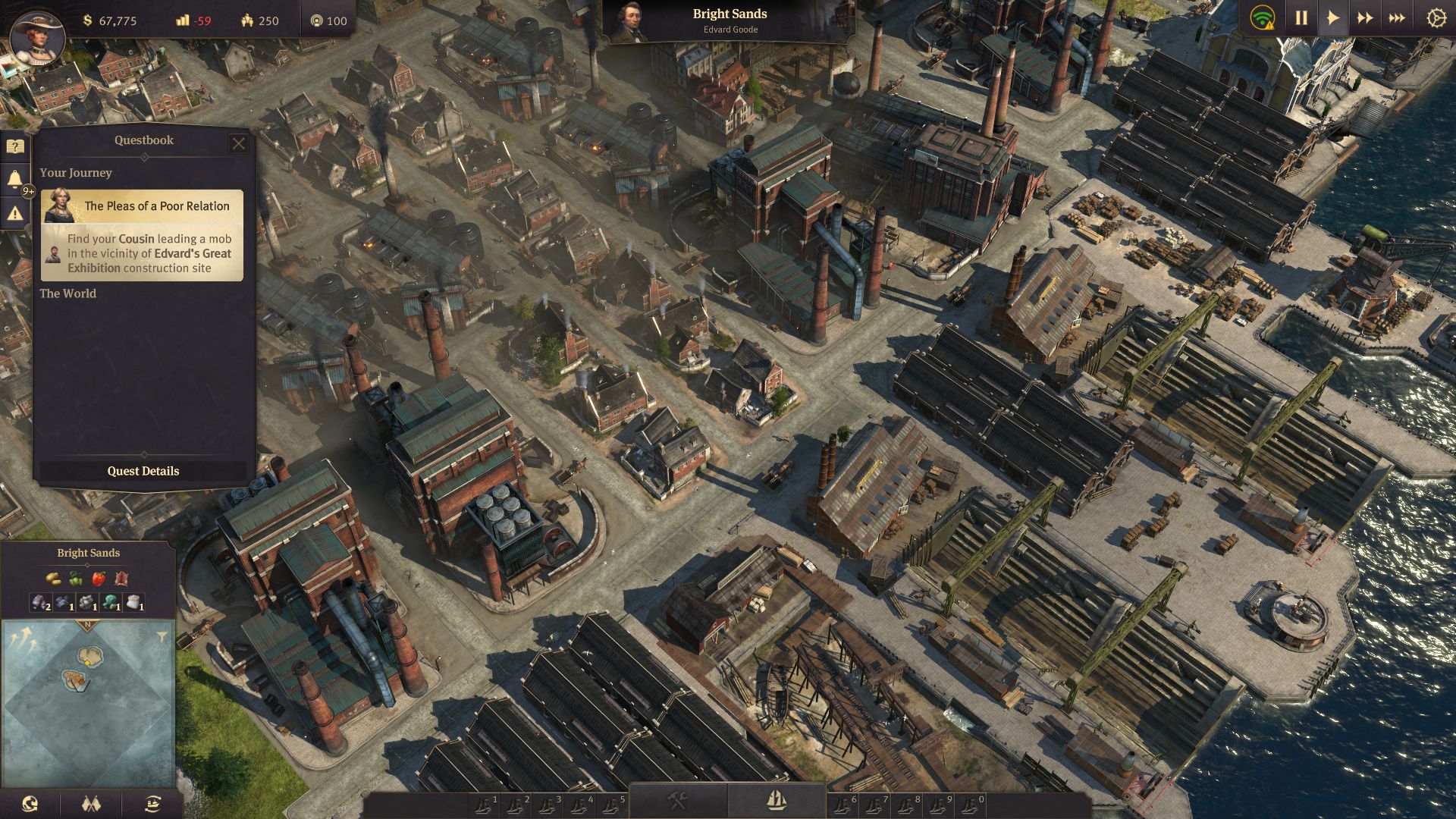Open Quest Details
This screenshot has width=1456, height=819.
[x=143, y=471]
